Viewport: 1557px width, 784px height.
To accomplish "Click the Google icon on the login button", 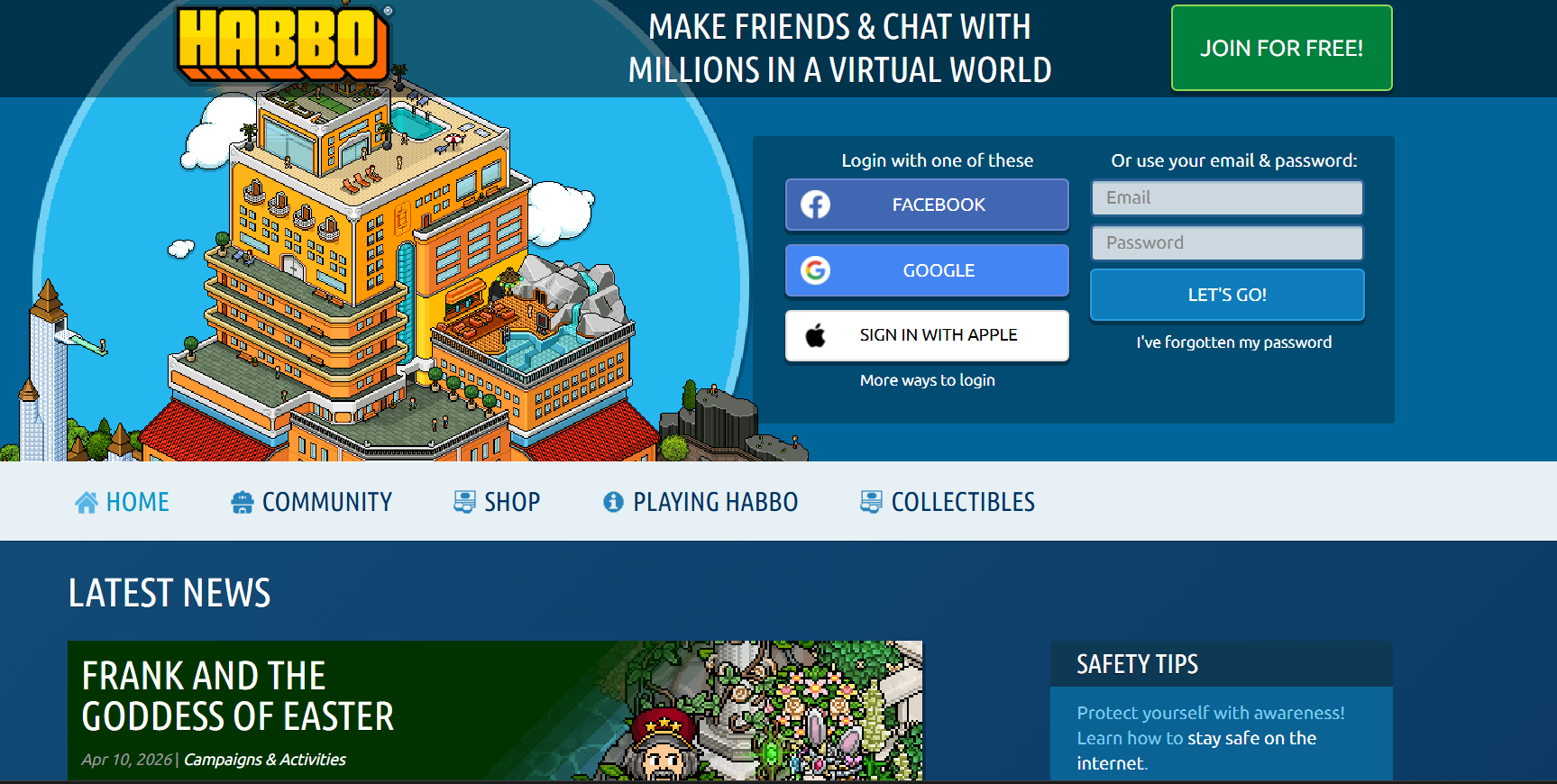I will (815, 270).
